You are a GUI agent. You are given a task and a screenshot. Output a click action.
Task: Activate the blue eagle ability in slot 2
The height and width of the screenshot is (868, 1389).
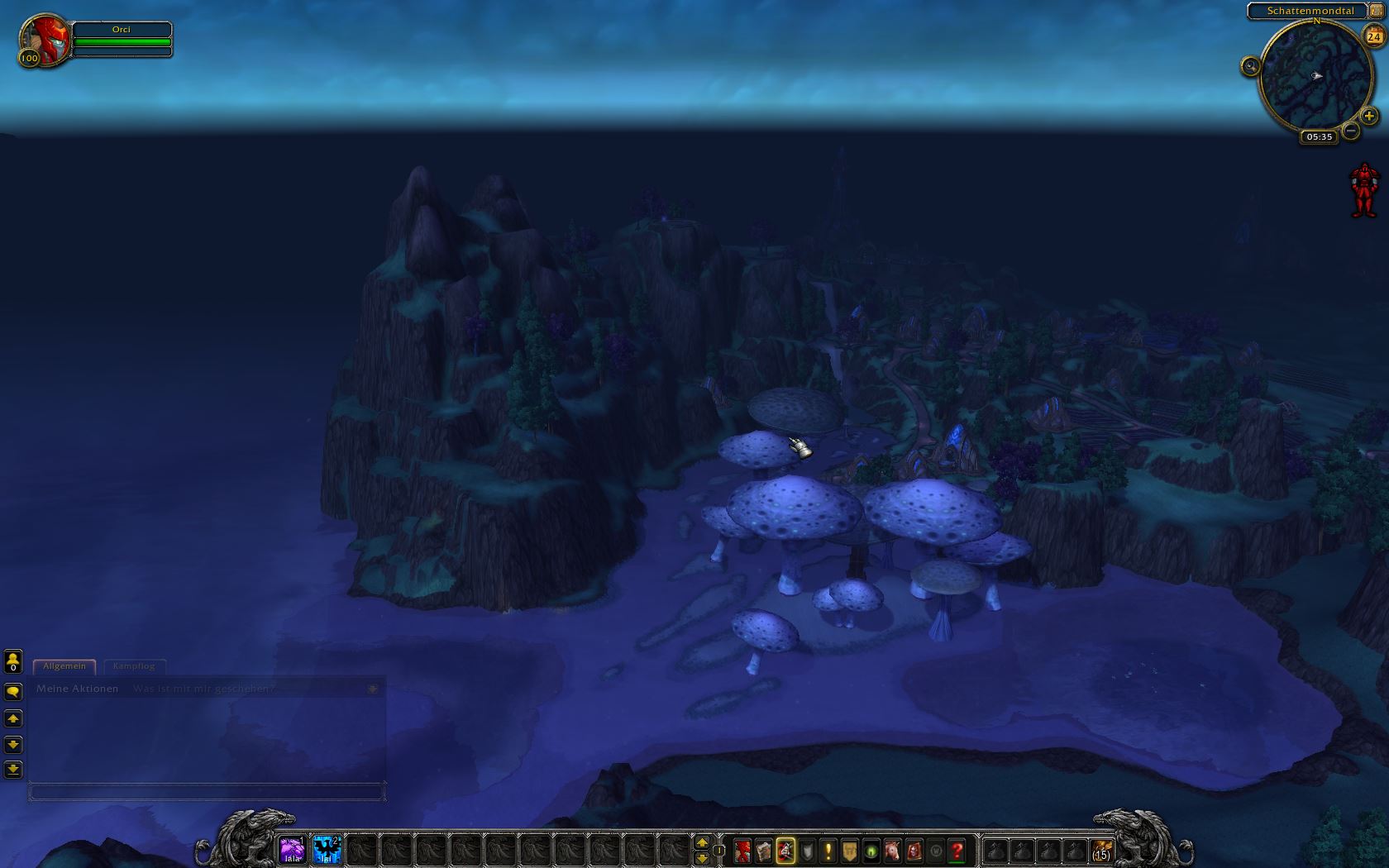327,850
